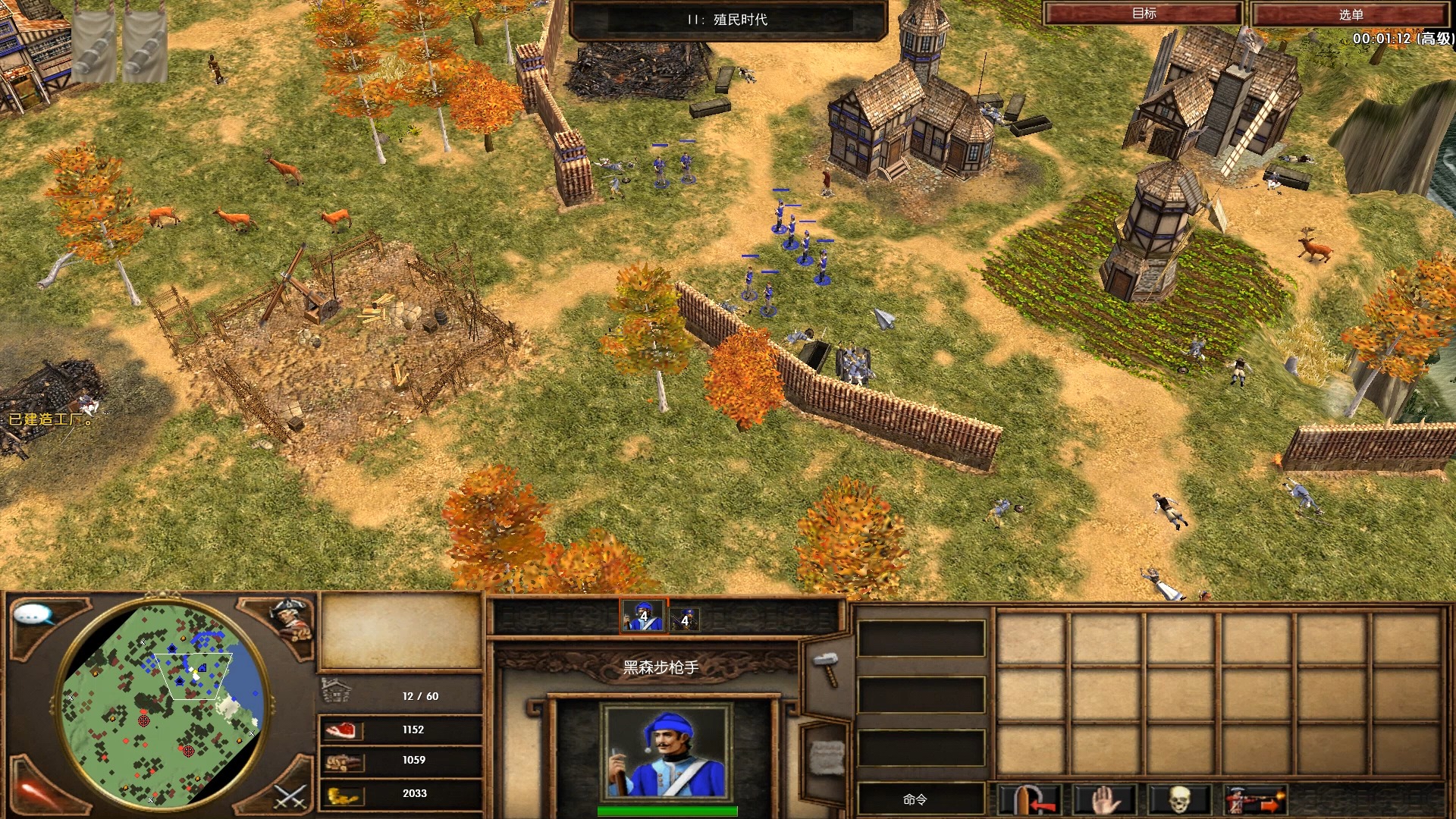Viewport: 1456px width, 819px height.
Task: Click the crossed swords minimap button
Action: click(290, 795)
